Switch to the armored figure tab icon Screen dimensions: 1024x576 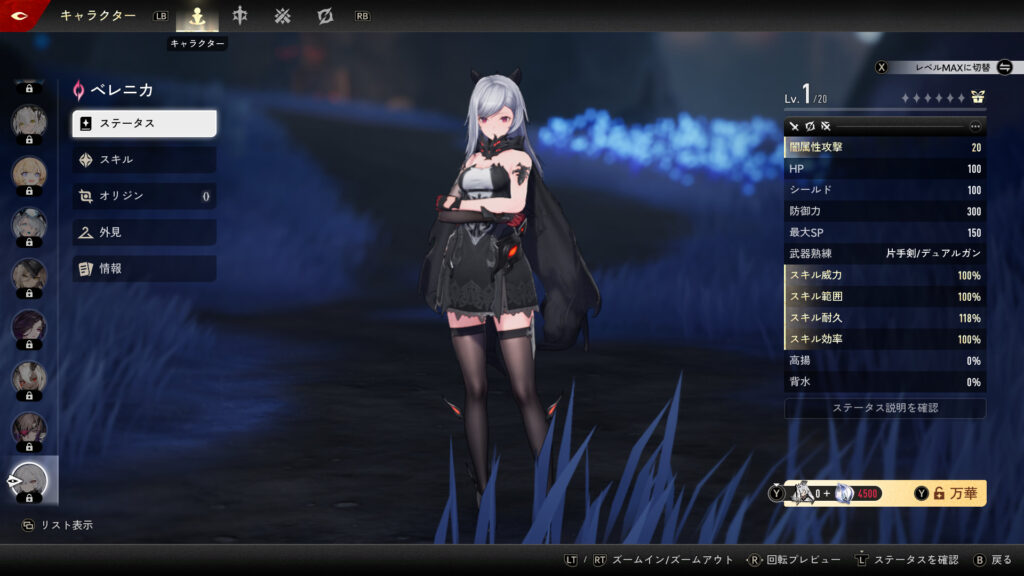click(x=240, y=16)
